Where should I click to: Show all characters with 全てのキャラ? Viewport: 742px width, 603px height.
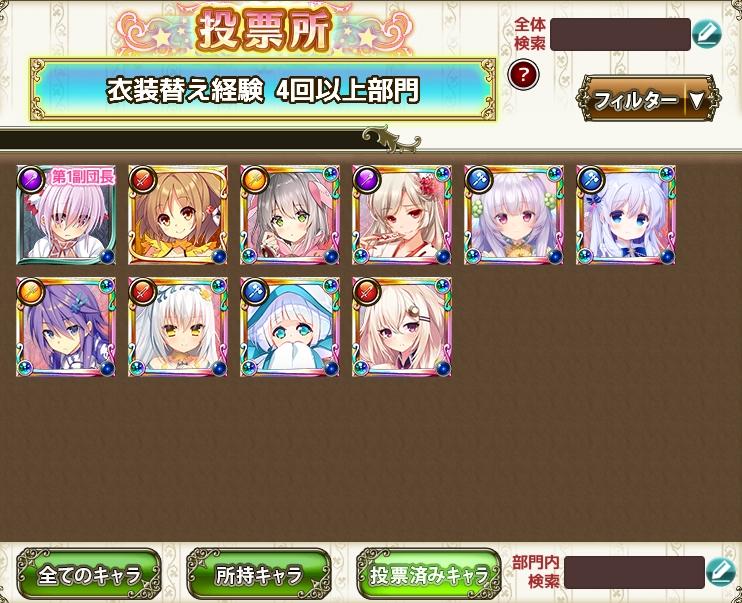coord(88,573)
